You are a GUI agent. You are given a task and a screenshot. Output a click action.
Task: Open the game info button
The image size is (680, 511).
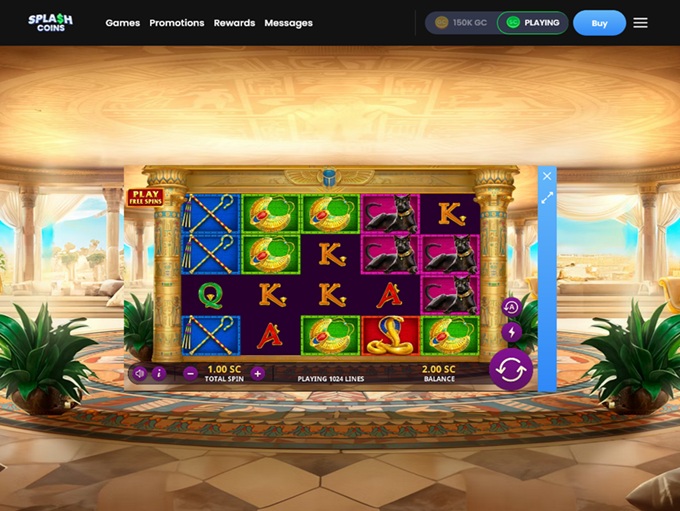[x=159, y=373]
